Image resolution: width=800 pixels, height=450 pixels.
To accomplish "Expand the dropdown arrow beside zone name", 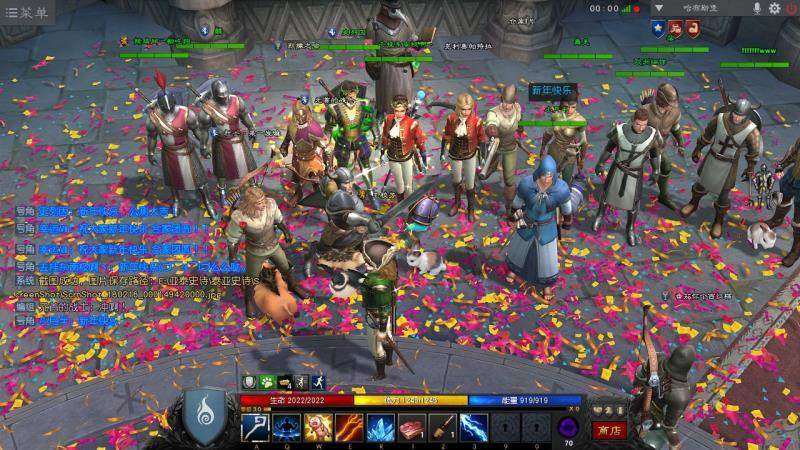I will tap(659, 8).
